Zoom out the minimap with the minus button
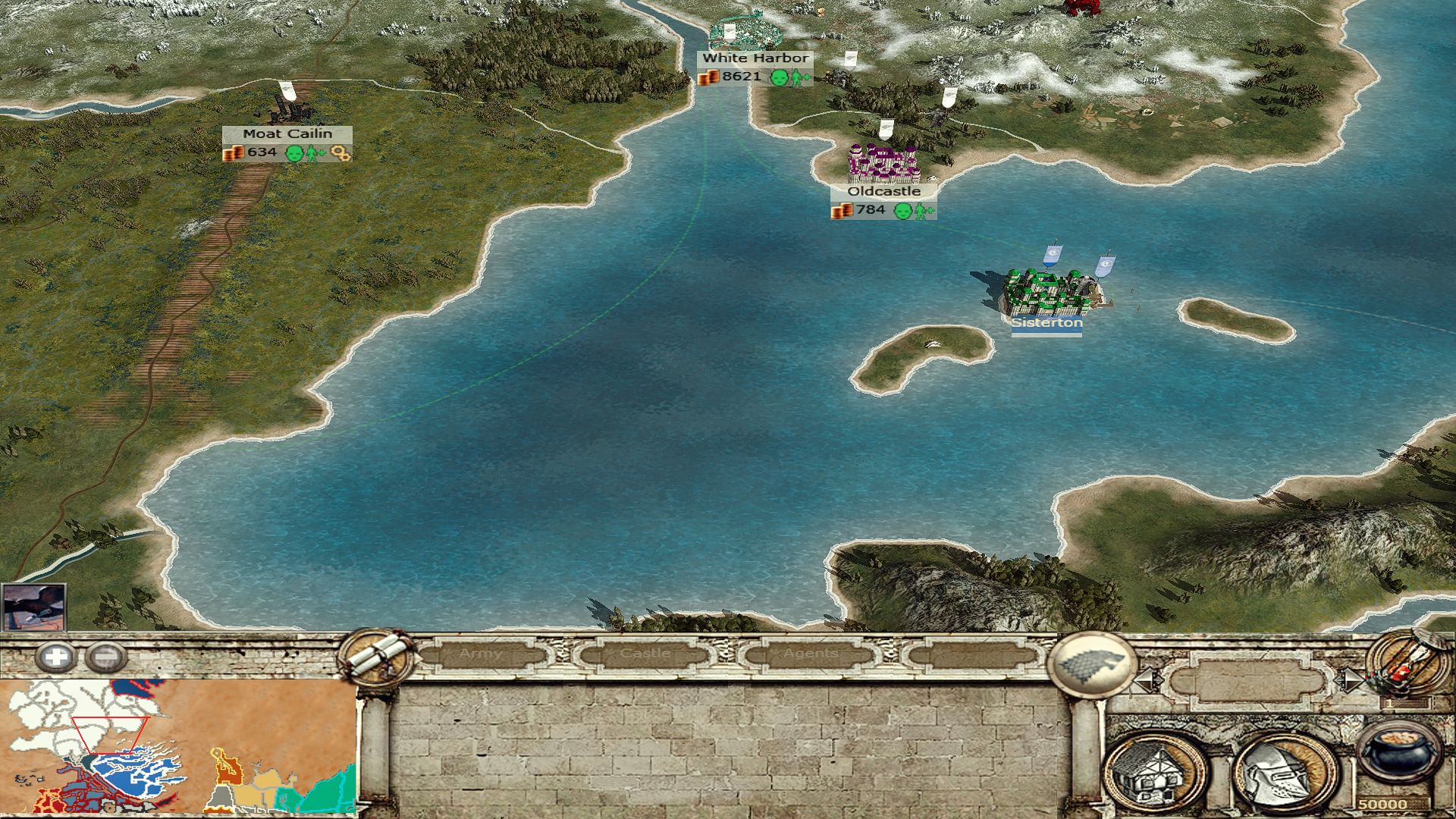This screenshot has width=1456, height=819. pos(105,657)
